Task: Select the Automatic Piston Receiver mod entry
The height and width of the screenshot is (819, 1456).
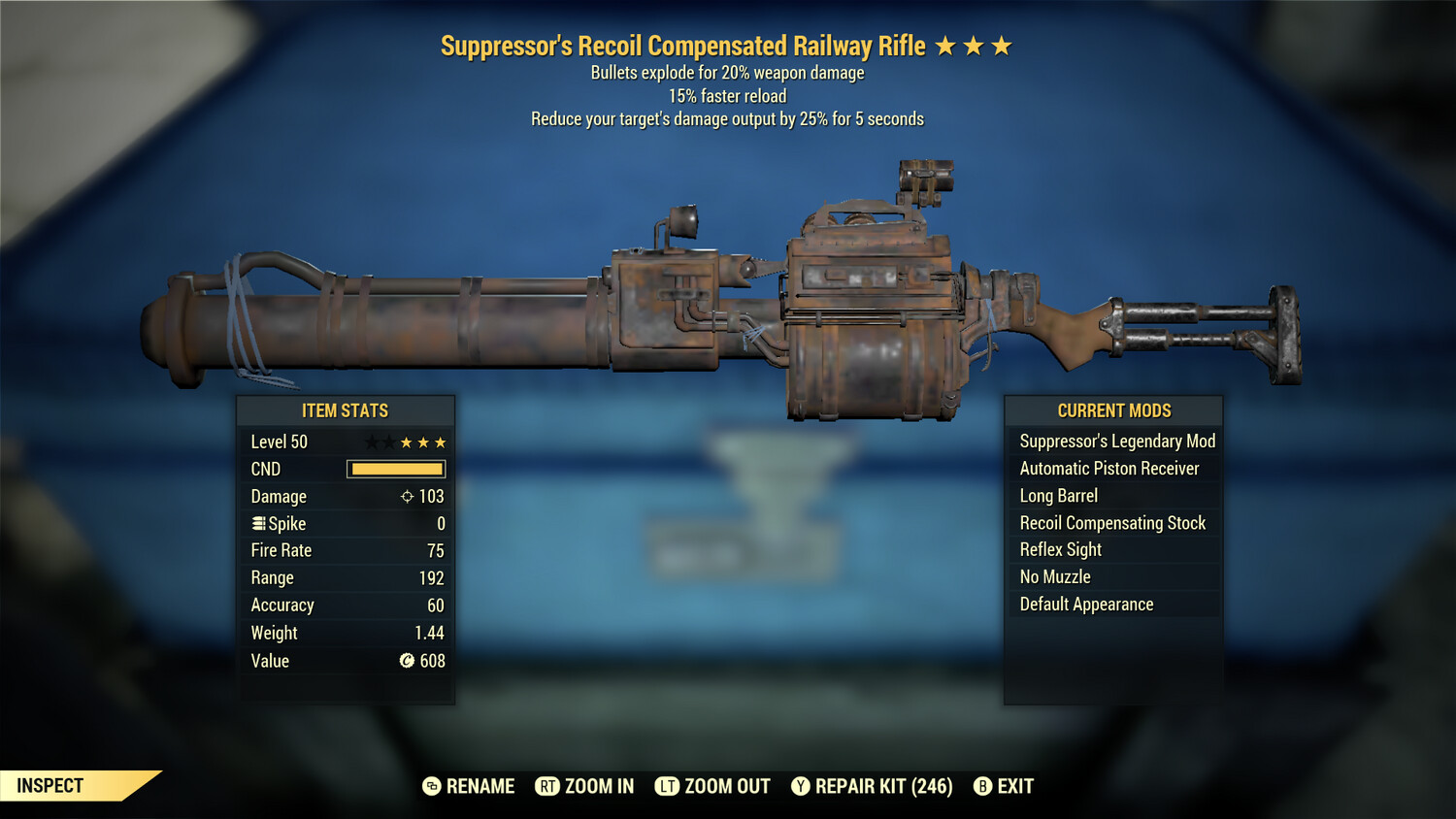Action: (x=1109, y=468)
